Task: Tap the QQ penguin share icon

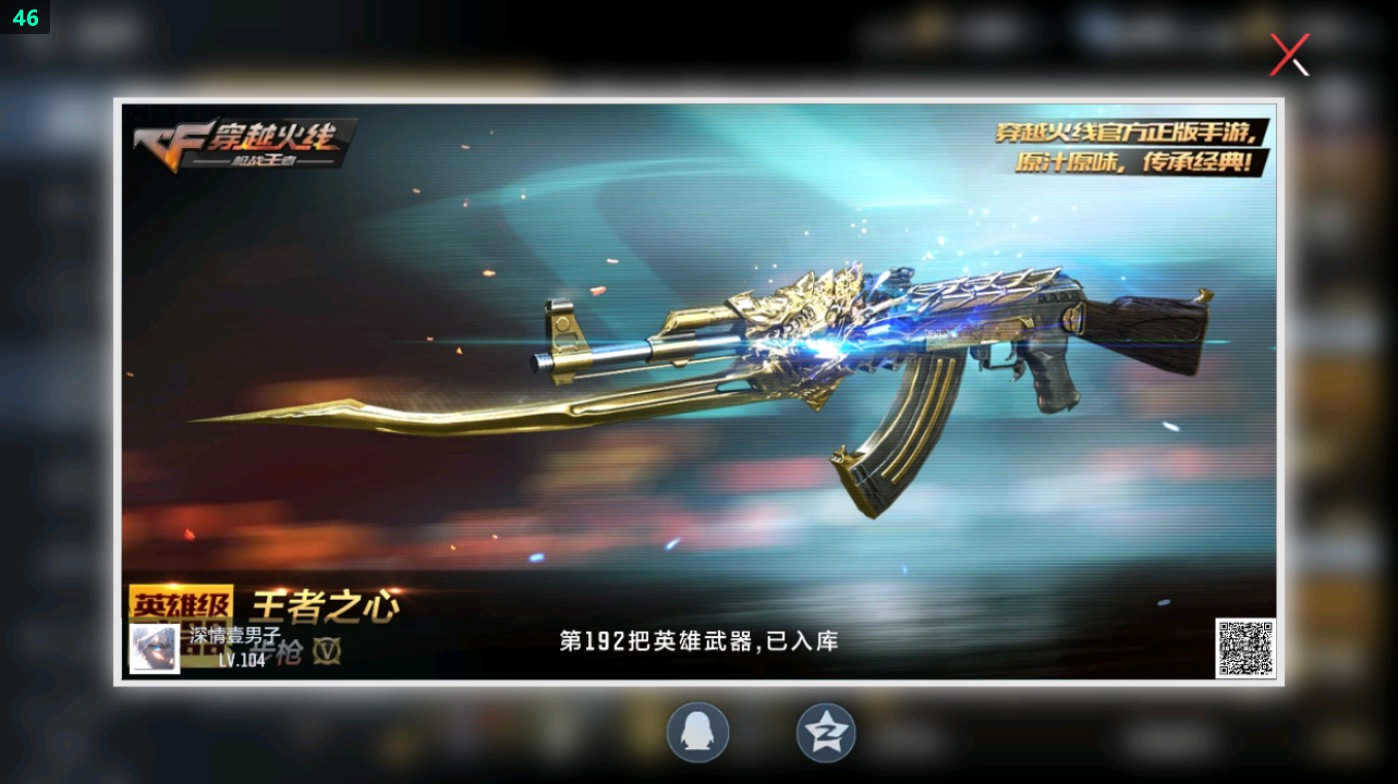Action: click(697, 732)
